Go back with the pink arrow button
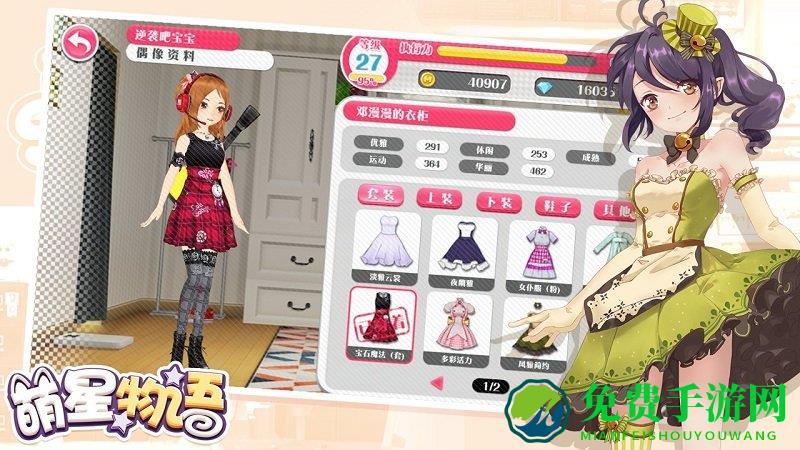Viewport: 800px width, 450px height. click(76, 43)
